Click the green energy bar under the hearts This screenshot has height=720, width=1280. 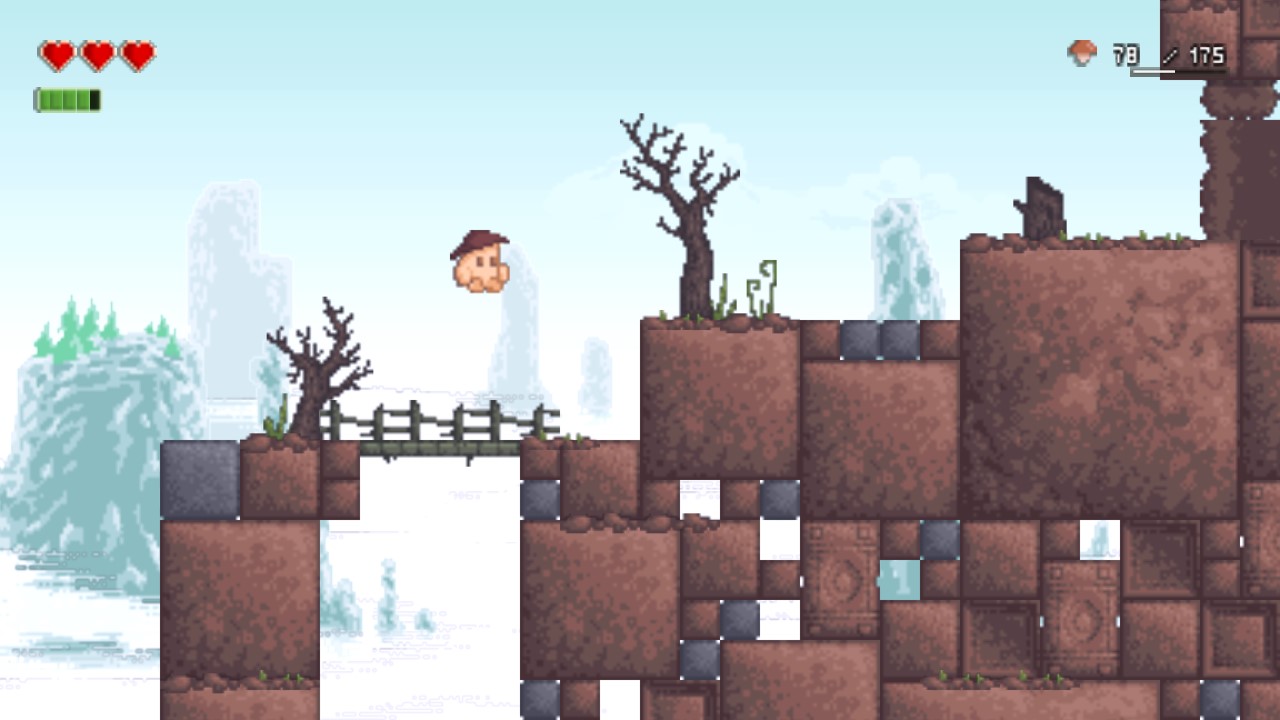(68, 100)
